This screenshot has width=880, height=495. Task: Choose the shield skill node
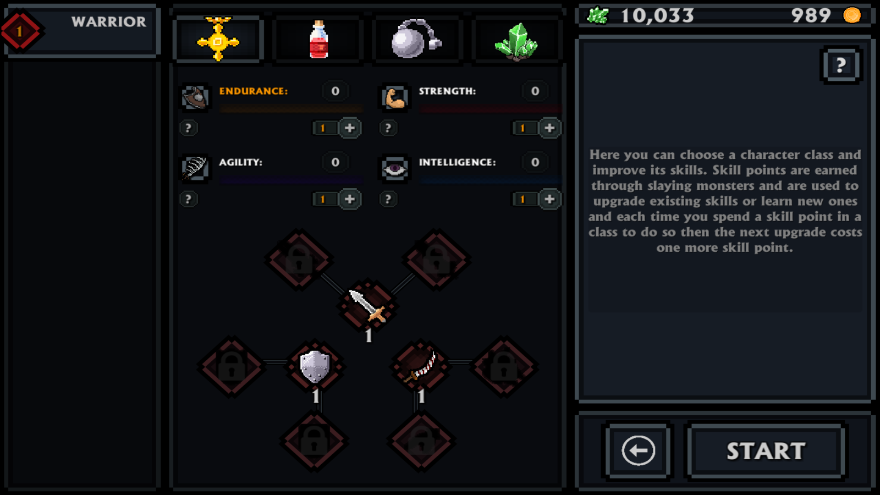(x=315, y=366)
